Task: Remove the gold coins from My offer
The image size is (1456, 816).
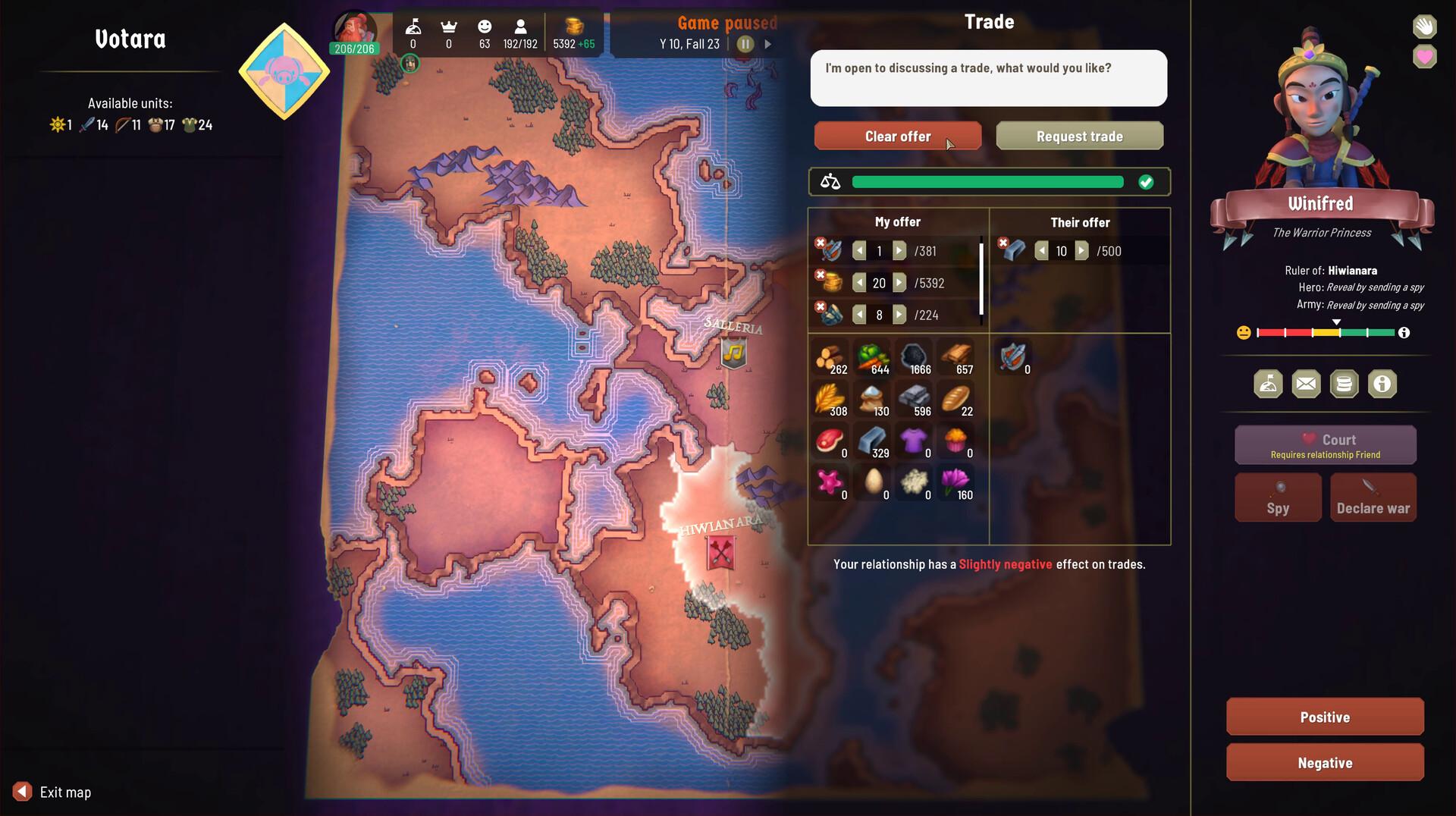Action: tap(821, 275)
